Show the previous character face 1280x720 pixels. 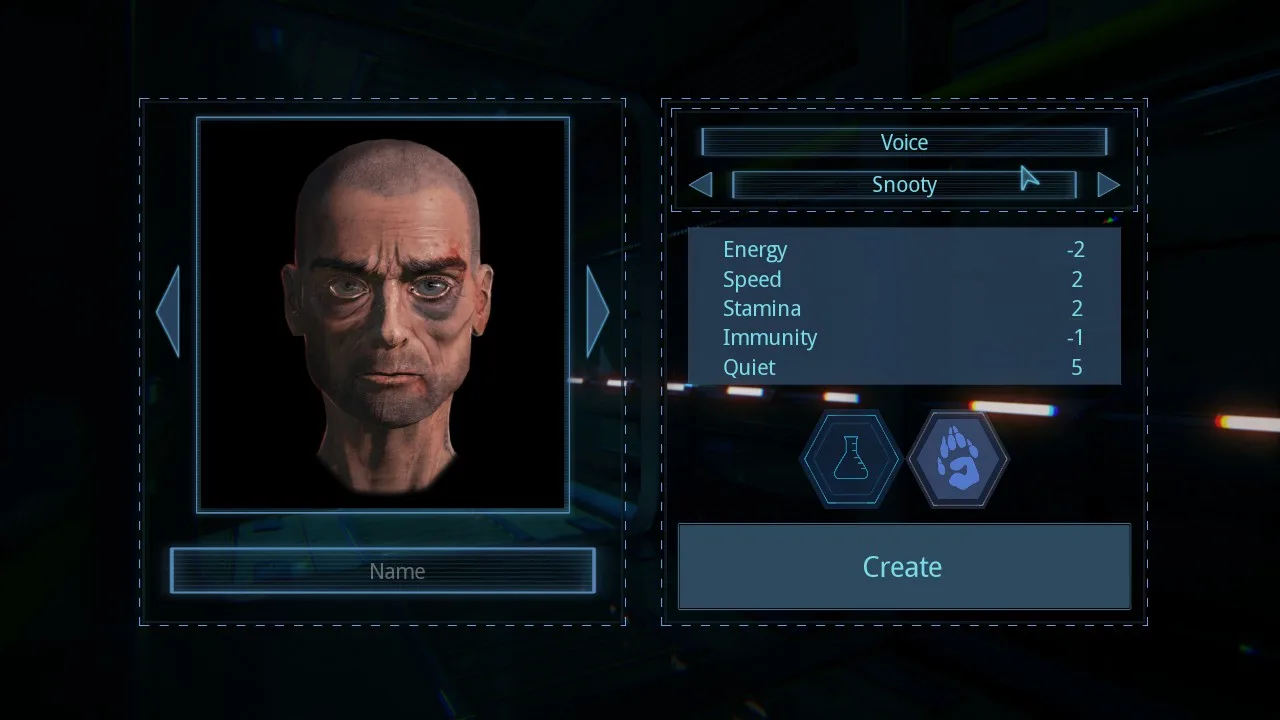(x=168, y=311)
